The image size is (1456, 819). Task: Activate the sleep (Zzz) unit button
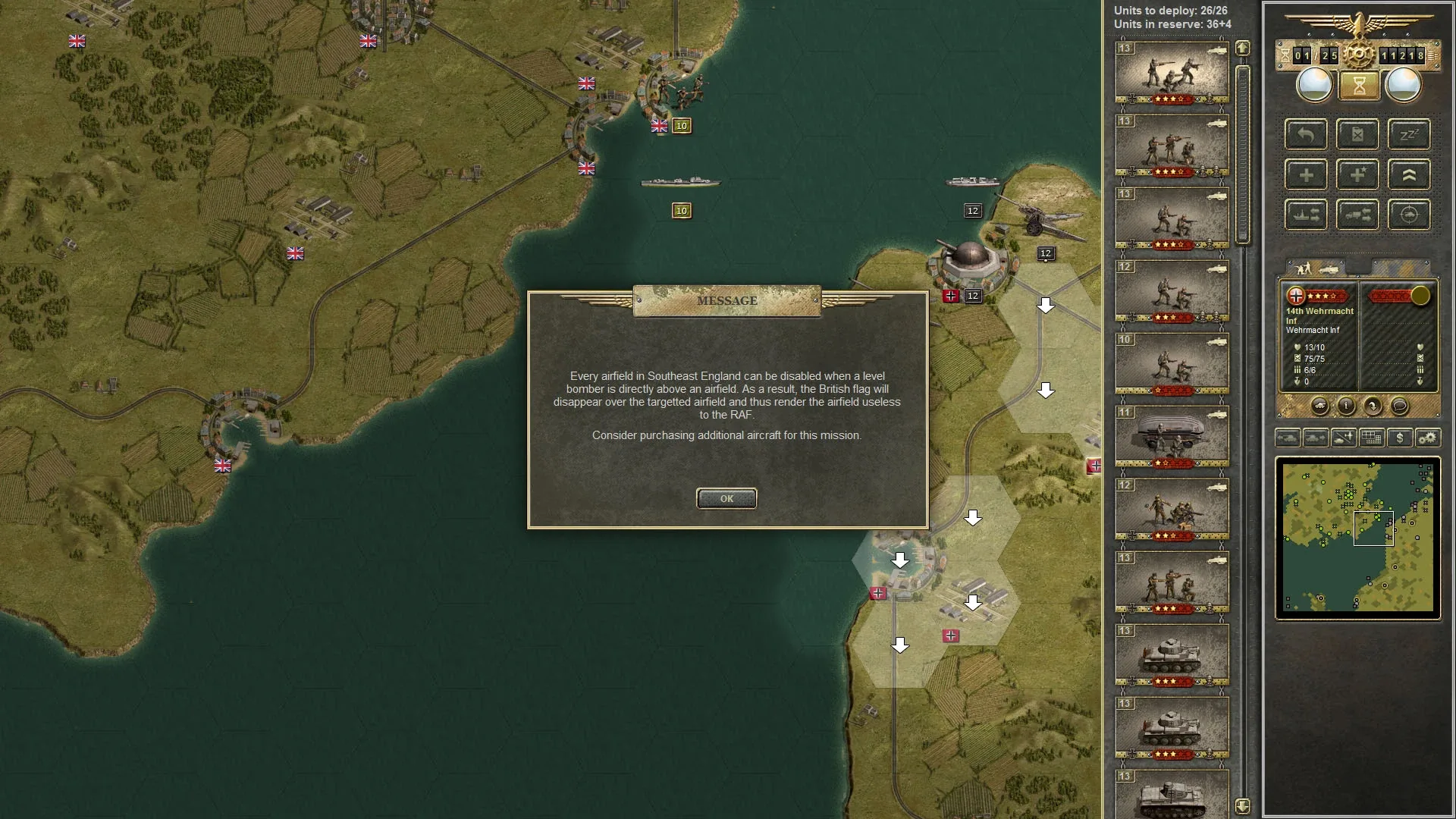[1408, 135]
